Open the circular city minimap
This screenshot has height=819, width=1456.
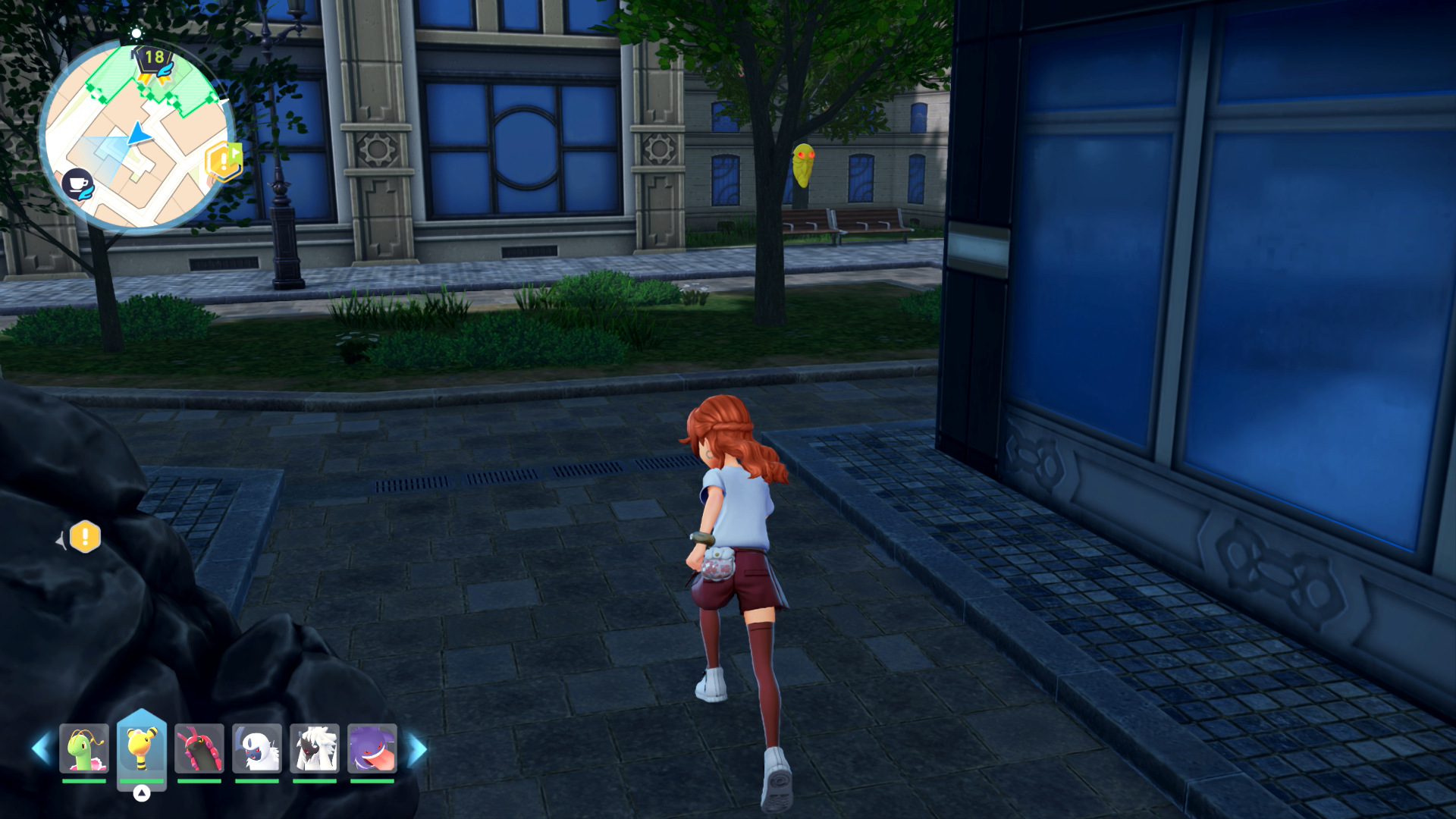pyautogui.click(x=136, y=136)
